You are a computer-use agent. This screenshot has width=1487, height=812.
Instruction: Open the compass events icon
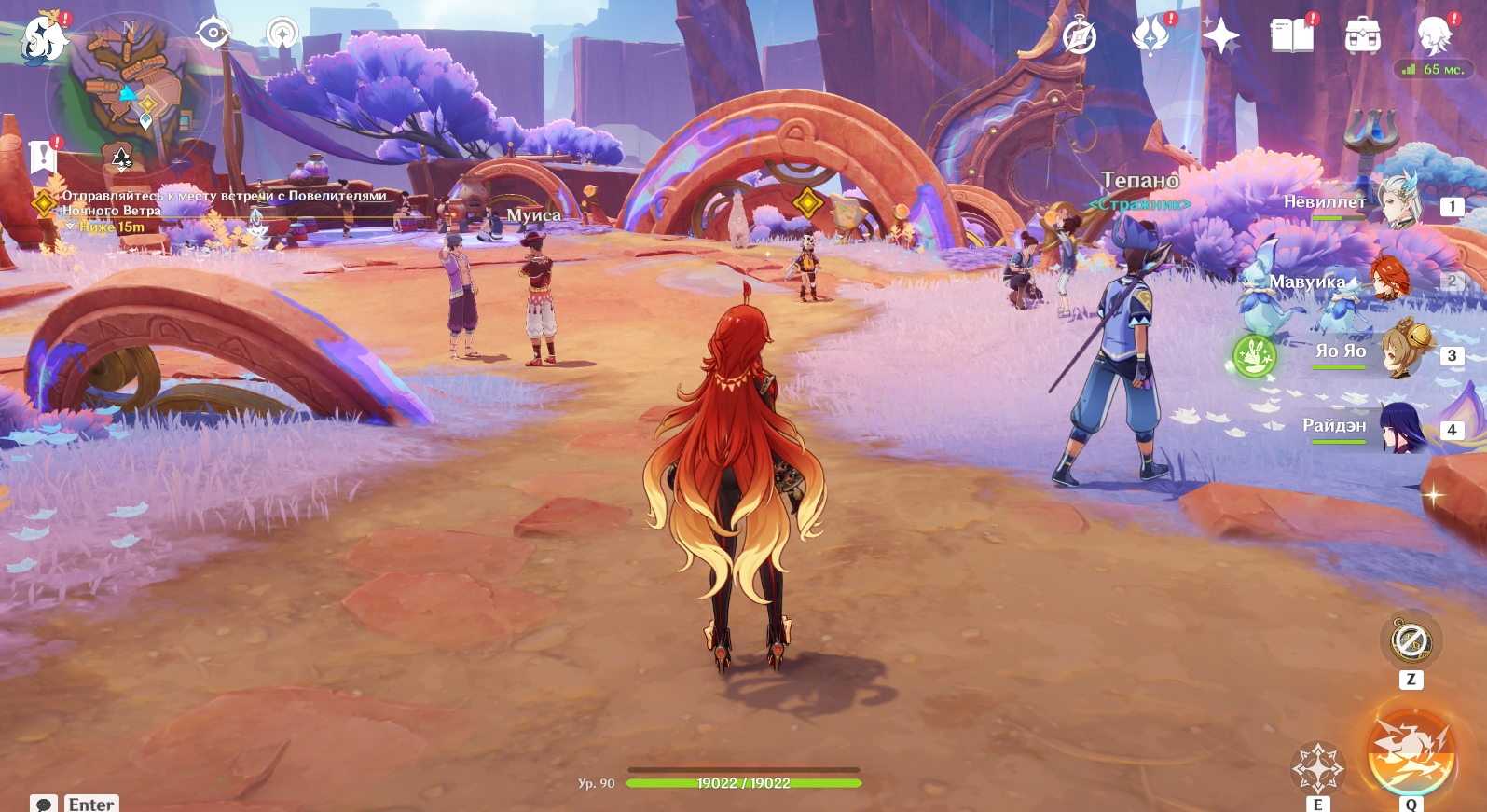pos(1080,37)
